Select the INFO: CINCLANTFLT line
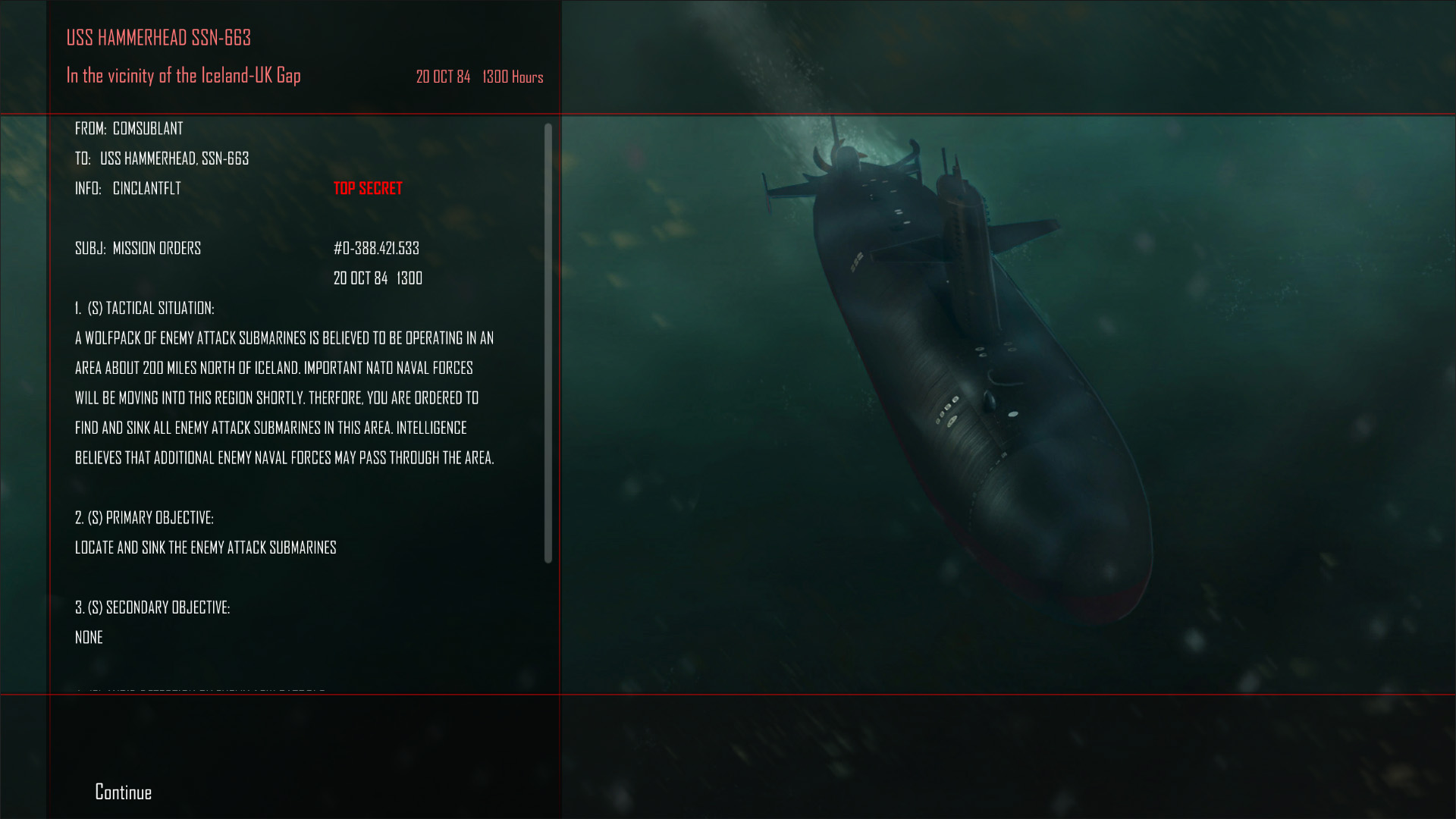 (x=127, y=188)
